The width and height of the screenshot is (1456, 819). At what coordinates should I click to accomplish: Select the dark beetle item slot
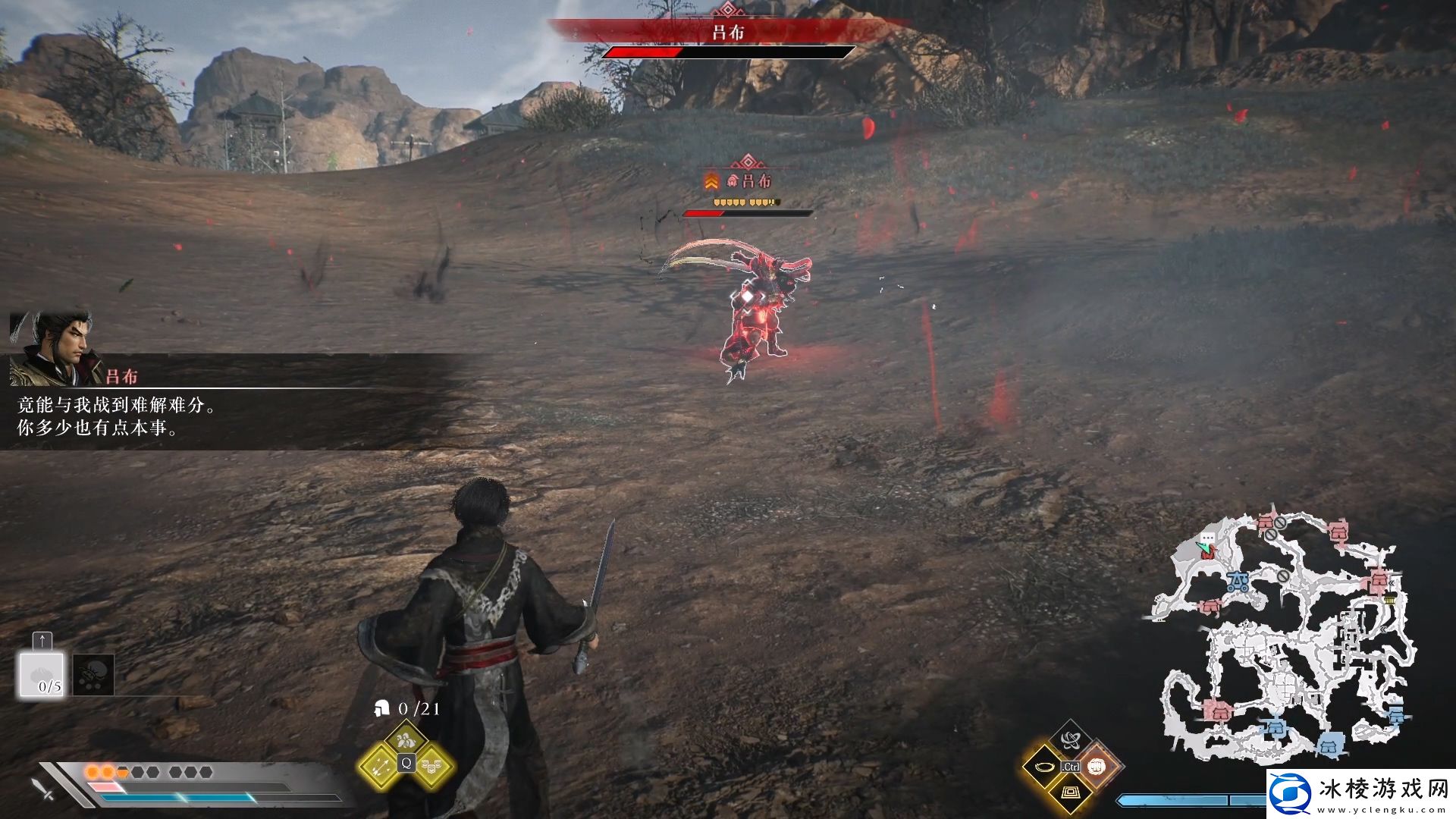[94, 675]
